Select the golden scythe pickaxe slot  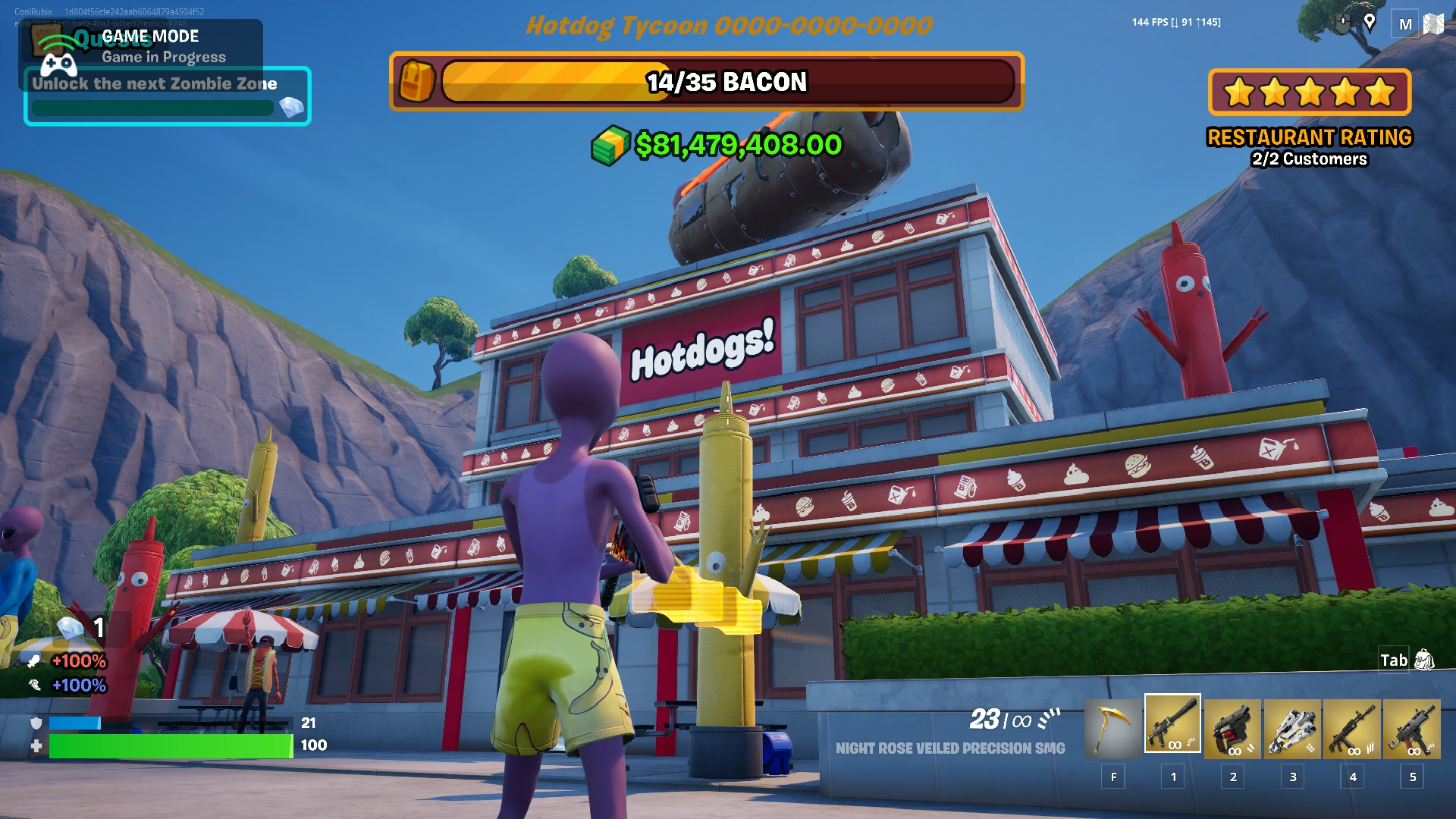(x=1112, y=728)
